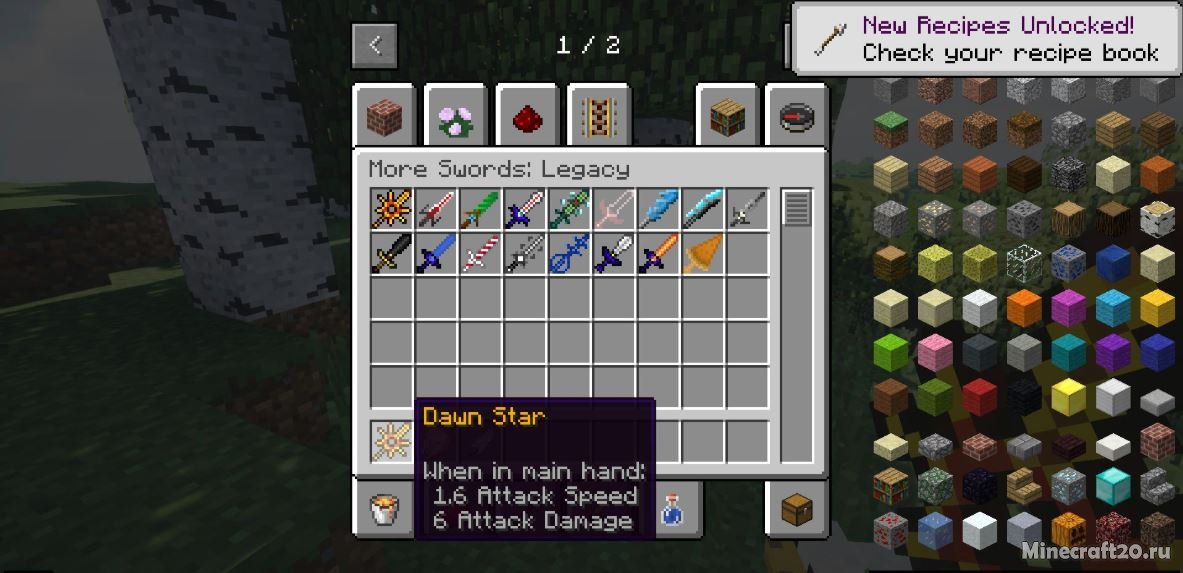Switch to the blue potion Brewing tab
This screenshot has height=573, width=1183.
(x=672, y=510)
